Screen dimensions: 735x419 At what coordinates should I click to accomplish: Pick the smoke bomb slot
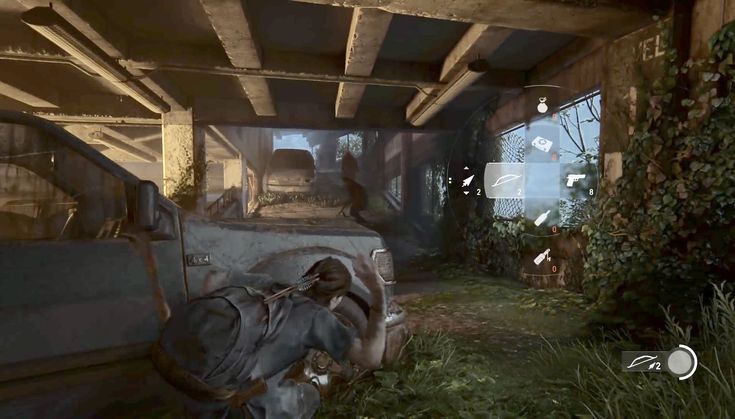coord(542,104)
